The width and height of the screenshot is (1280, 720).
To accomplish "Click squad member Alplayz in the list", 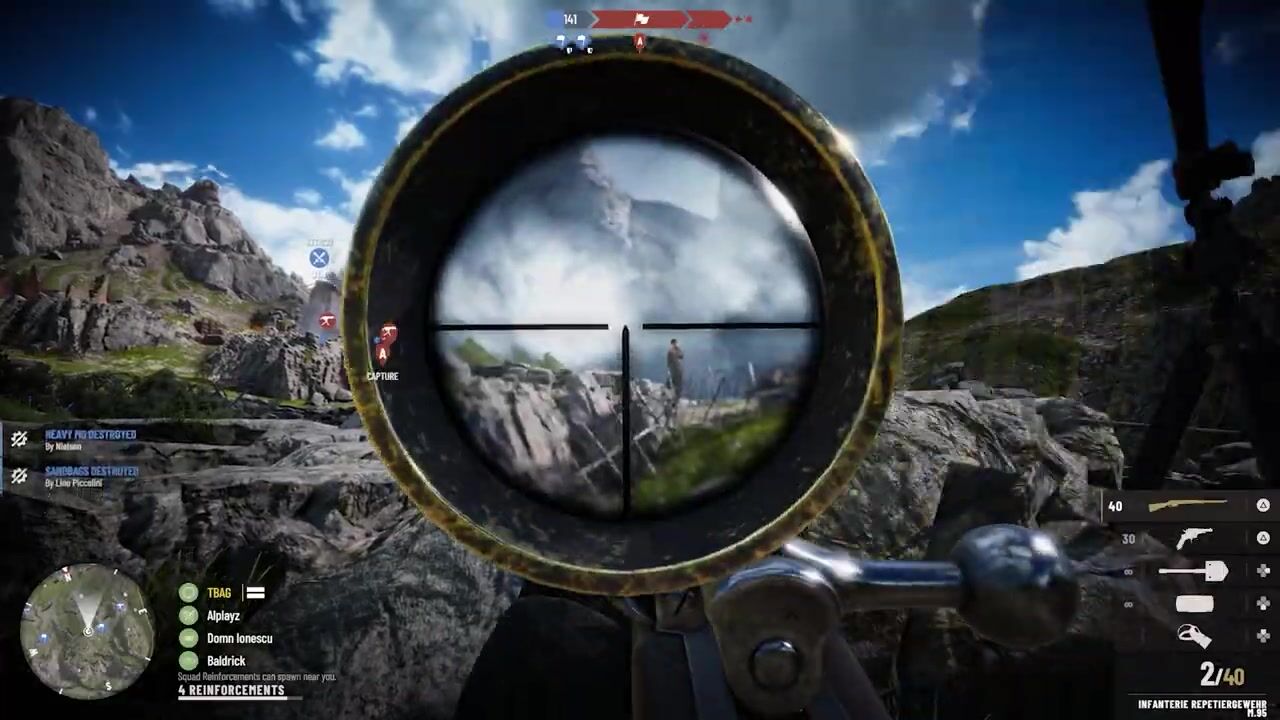I will 223,616.
